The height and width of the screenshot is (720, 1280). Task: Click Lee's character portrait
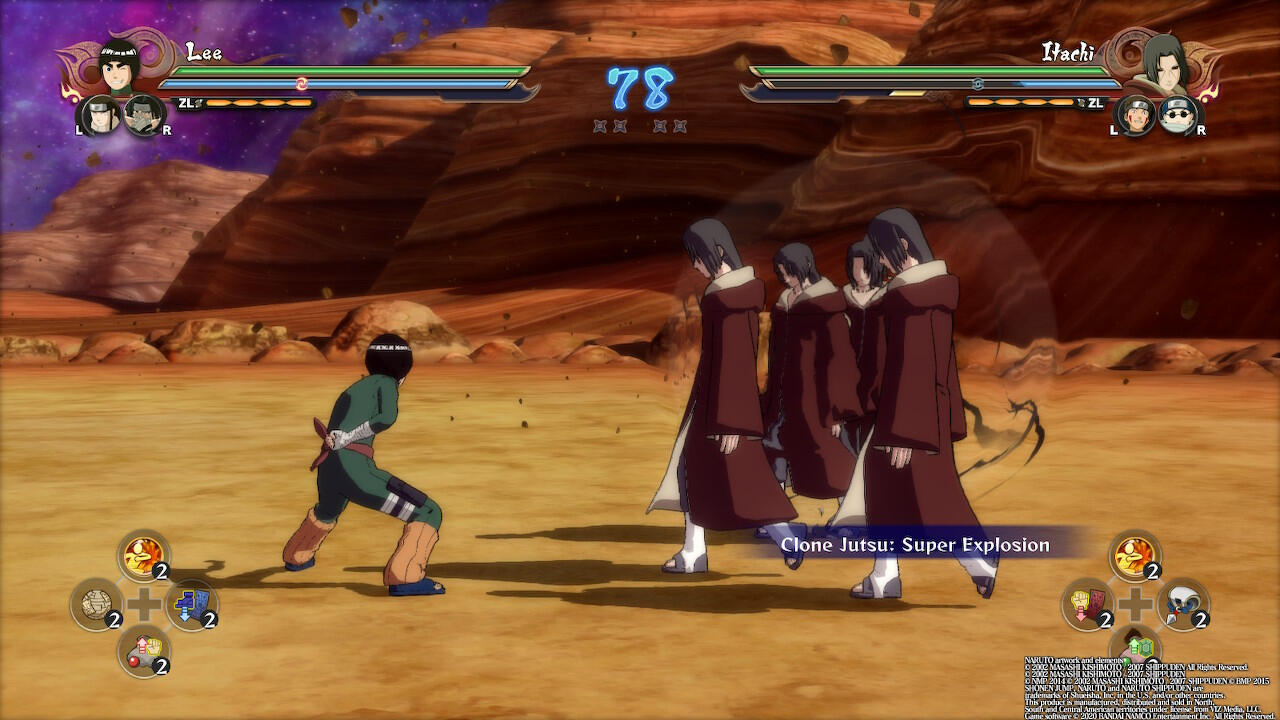[119, 67]
